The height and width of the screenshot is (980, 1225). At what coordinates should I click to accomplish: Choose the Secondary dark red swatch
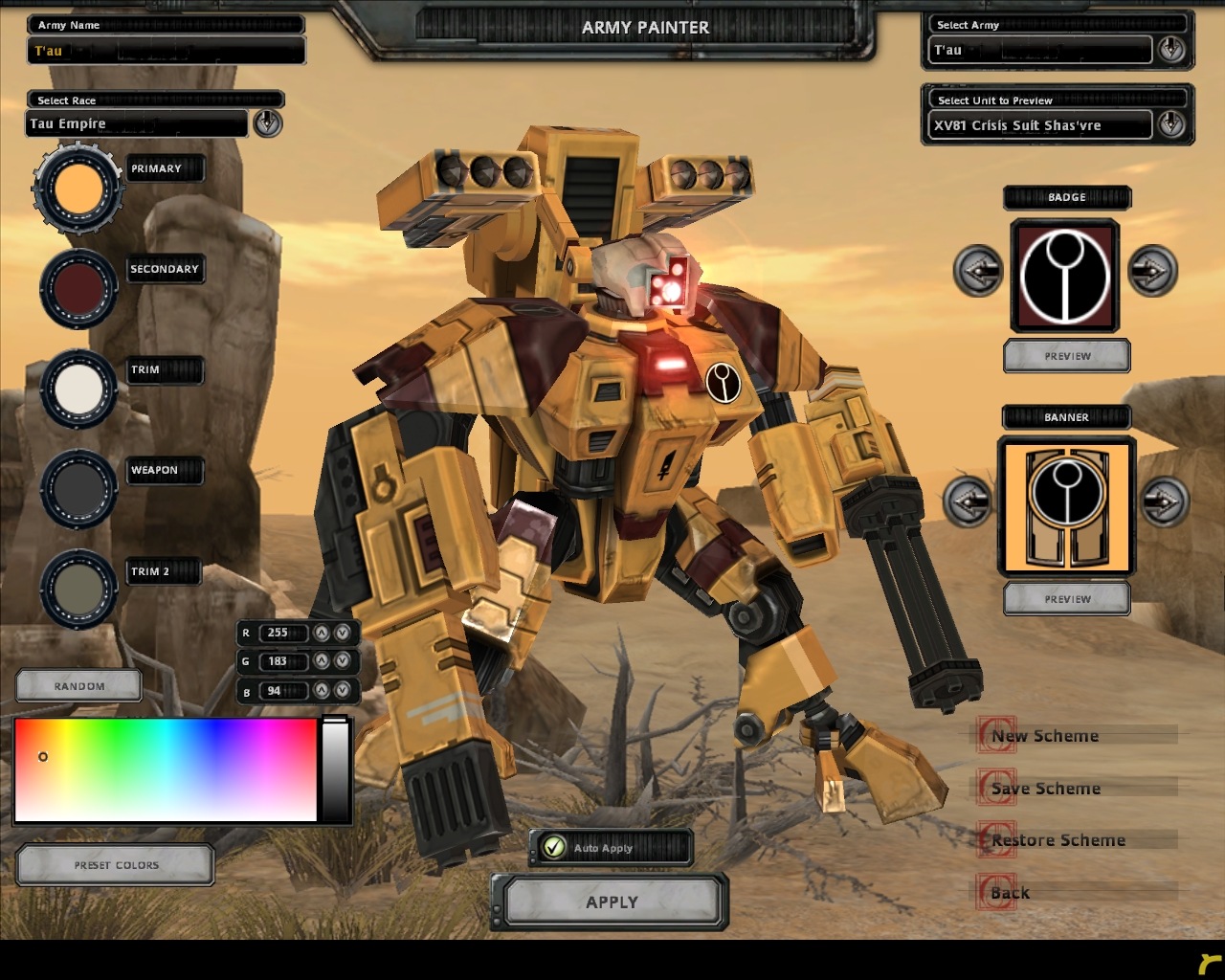pyautogui.click(x=78, y=289)
